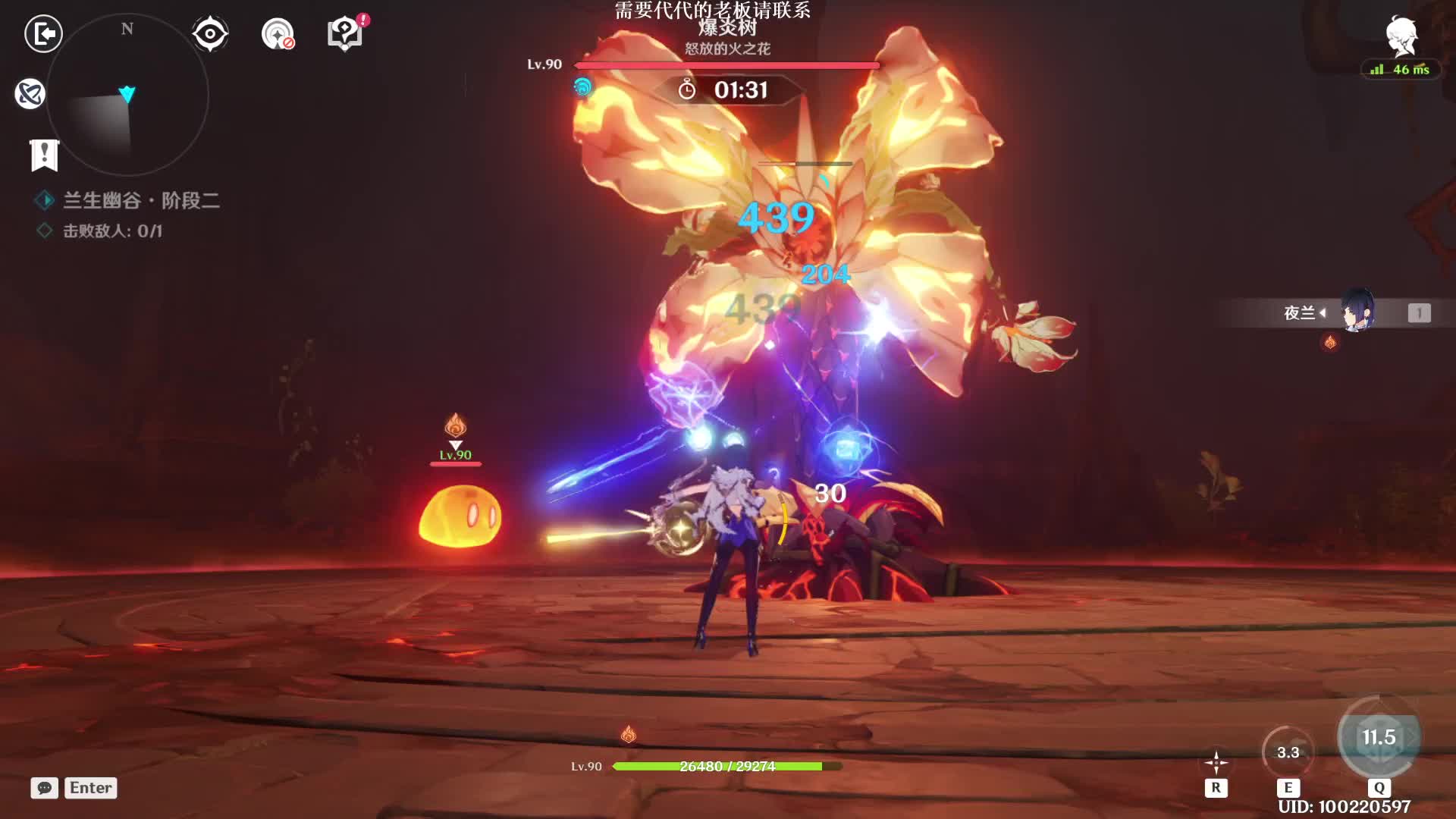Tap the four-pointed star sprint icon
The width and height of the screenshot is (1456, 819).
pos(1216,762)
